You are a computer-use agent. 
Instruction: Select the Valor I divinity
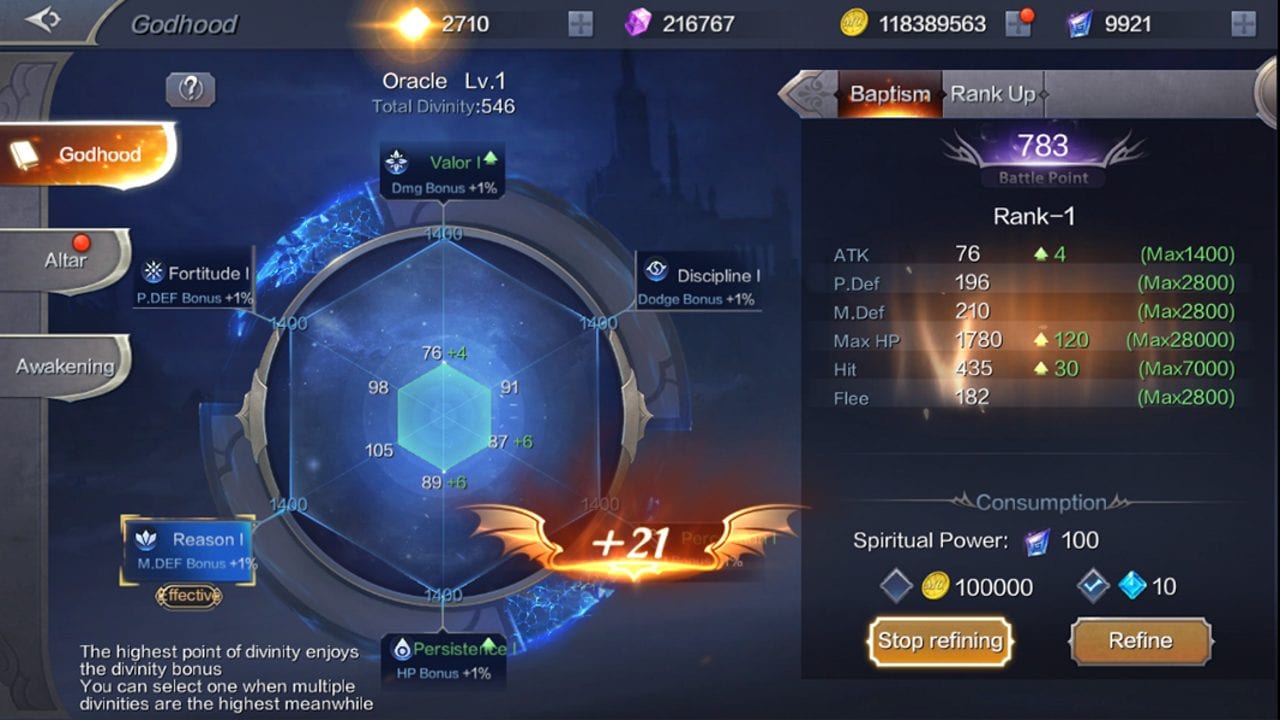coord(442,172)
